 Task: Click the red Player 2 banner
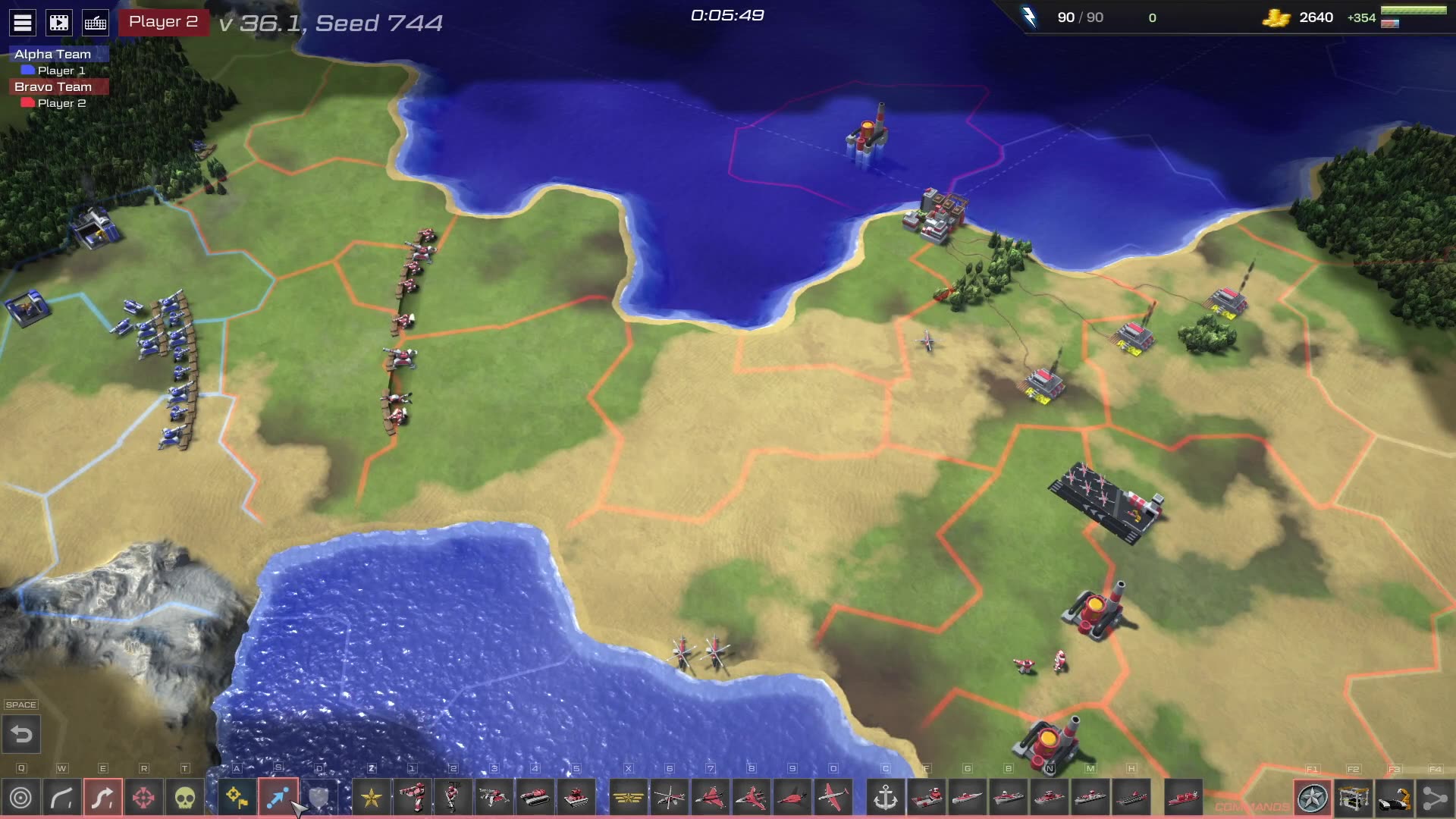(163, 22)
